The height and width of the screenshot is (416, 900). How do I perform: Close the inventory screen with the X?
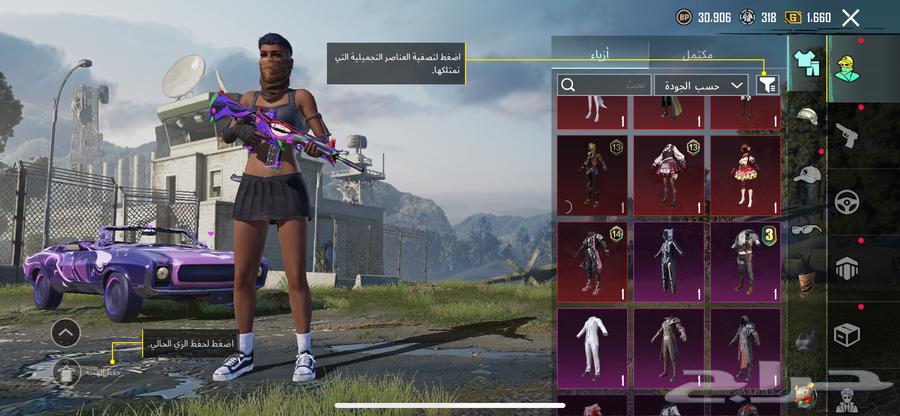coord(850,17)
